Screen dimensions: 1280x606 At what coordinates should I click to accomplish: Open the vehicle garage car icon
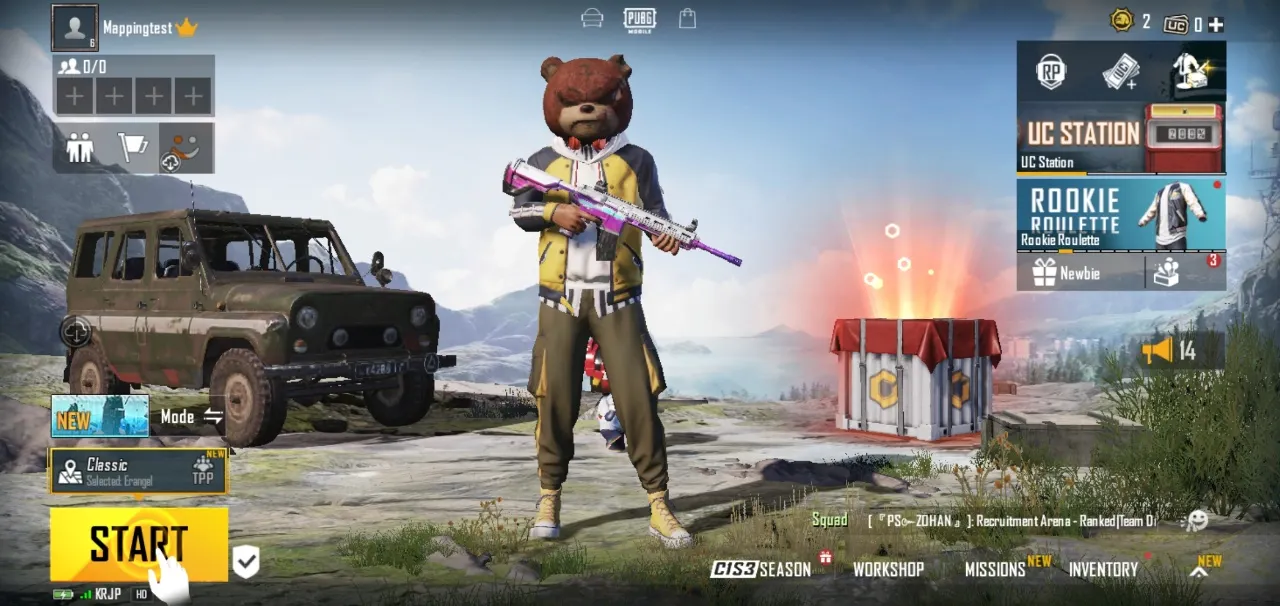point(592,18)
